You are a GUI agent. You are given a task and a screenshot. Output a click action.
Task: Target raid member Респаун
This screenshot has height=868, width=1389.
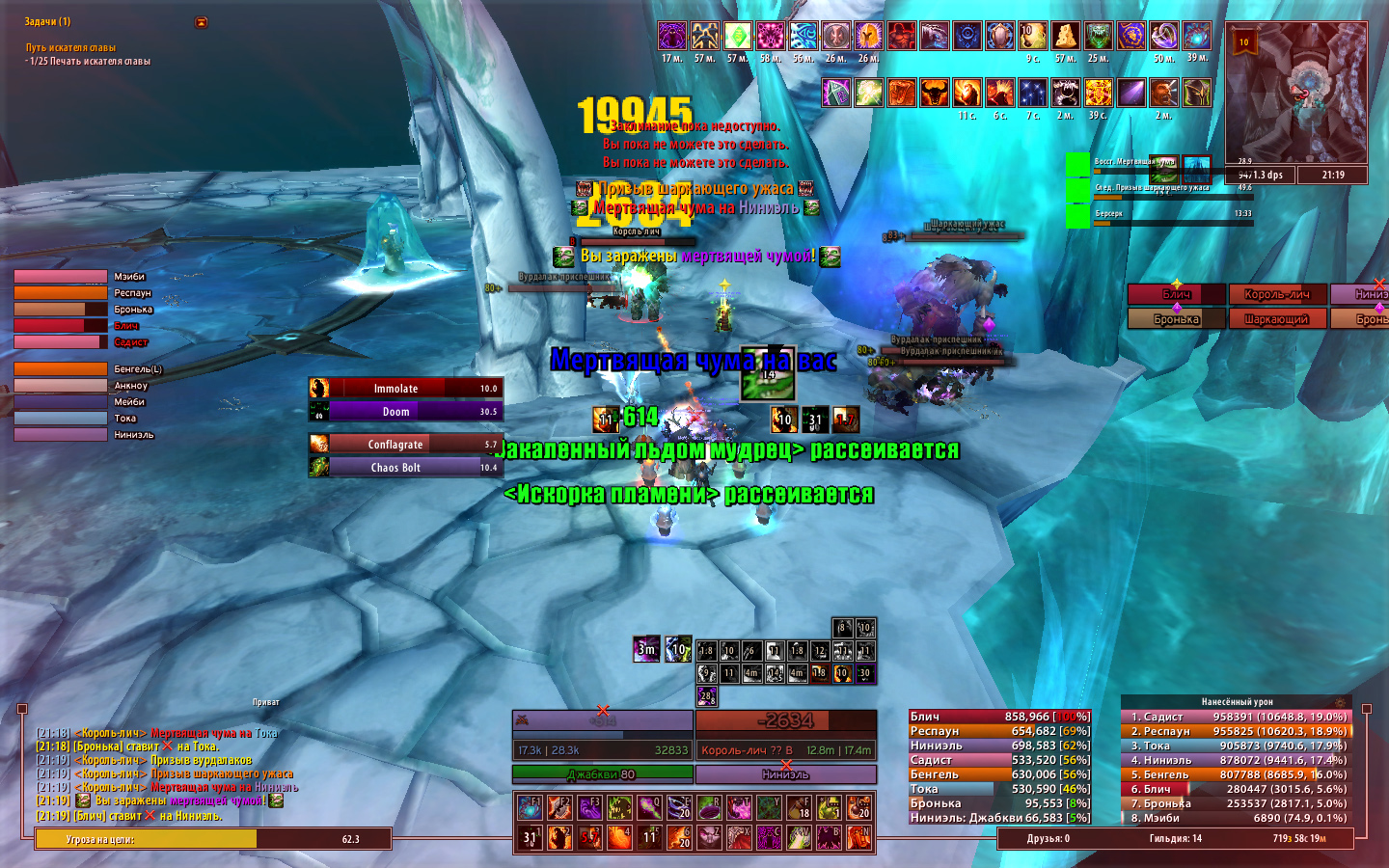pos(61,293)
